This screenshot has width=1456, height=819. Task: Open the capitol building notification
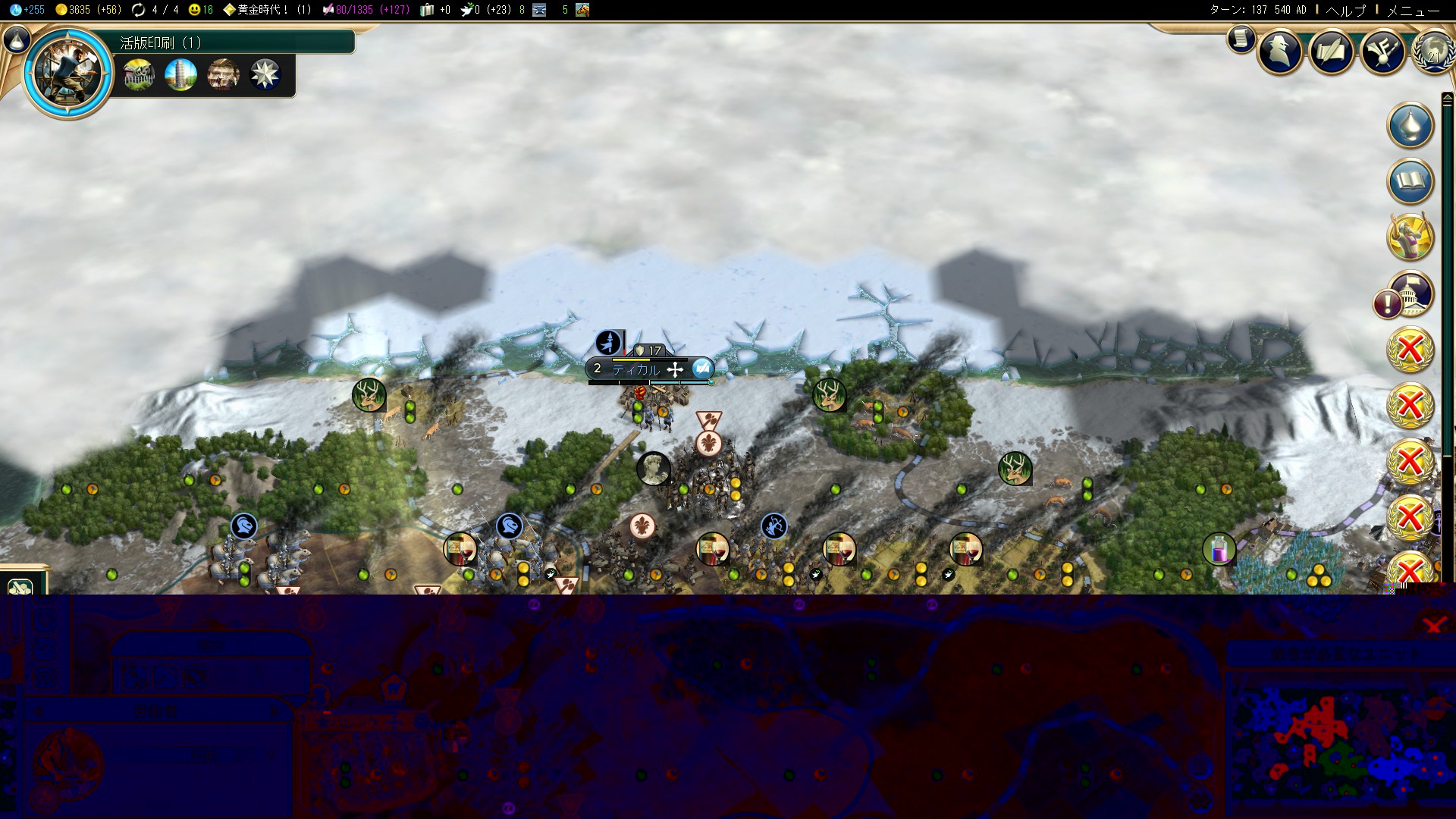coord(1410,293)
